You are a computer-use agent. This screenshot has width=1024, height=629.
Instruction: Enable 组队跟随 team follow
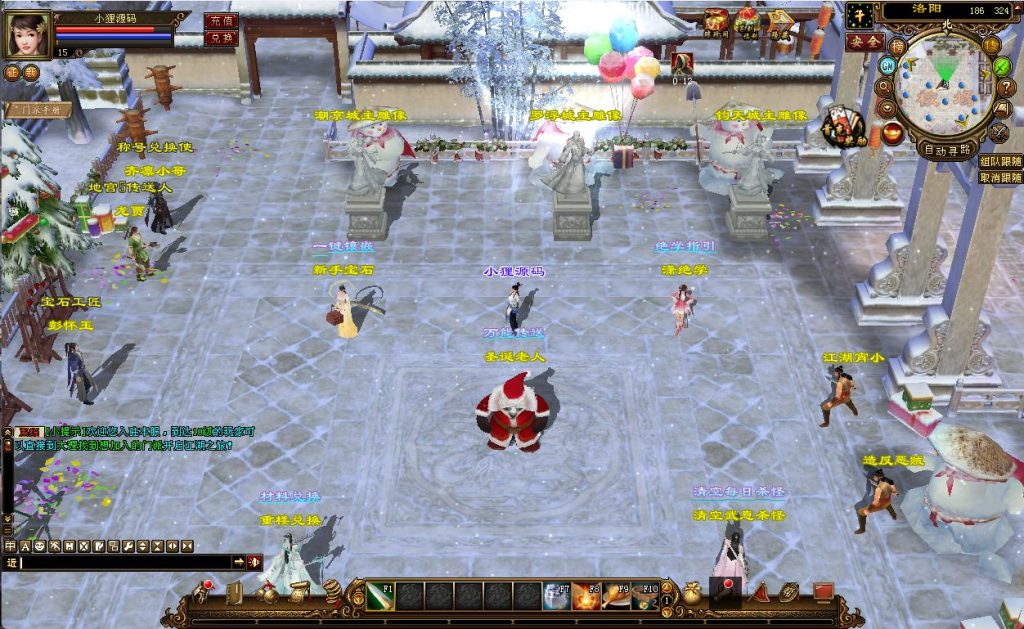[x=1000, y=161]
